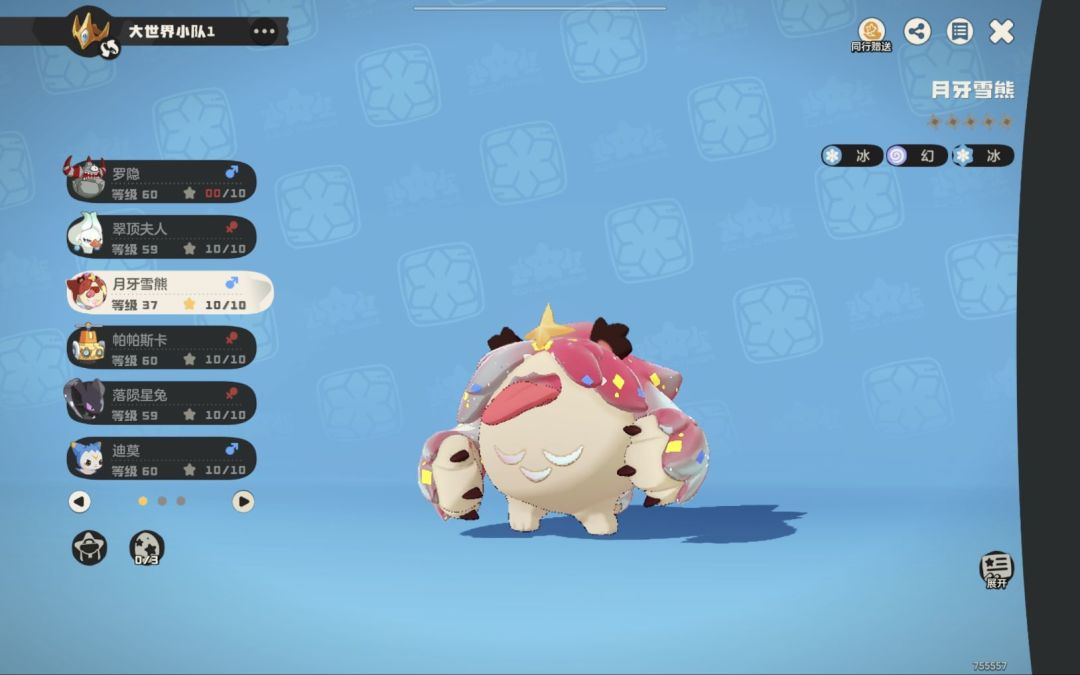
Task: Go to the previous team page
Action: (x=80, y=501)
